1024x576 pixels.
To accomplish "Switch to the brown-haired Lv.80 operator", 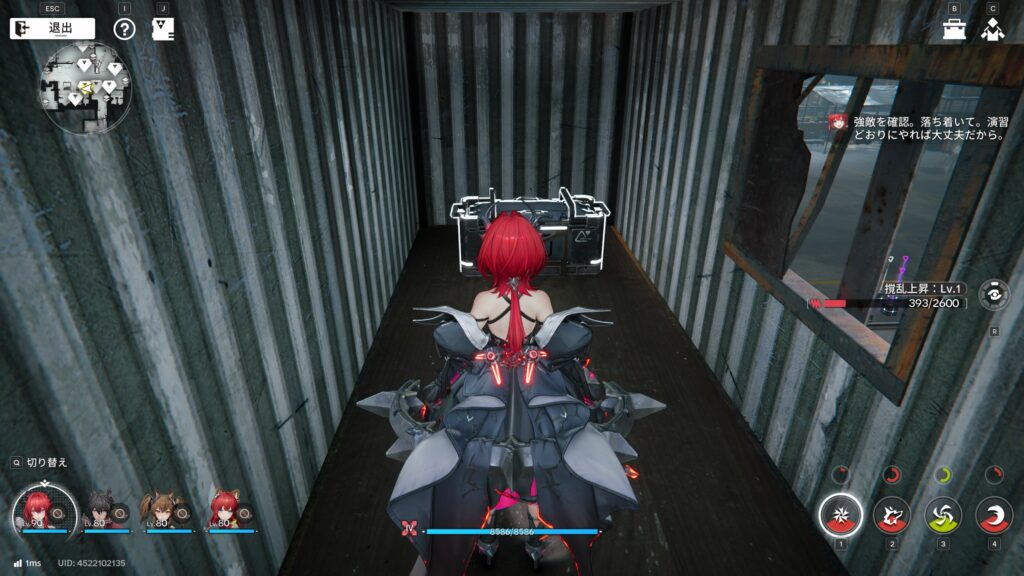I will (159, 510).
